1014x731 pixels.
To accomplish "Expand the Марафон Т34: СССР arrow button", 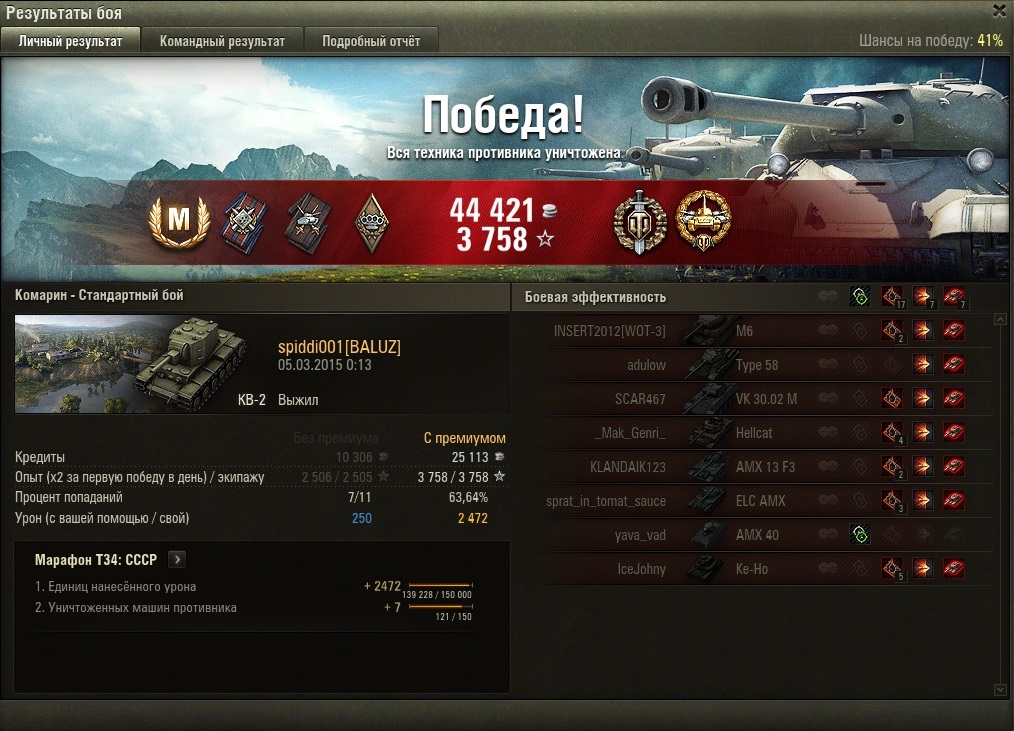I will click(177, 560).
